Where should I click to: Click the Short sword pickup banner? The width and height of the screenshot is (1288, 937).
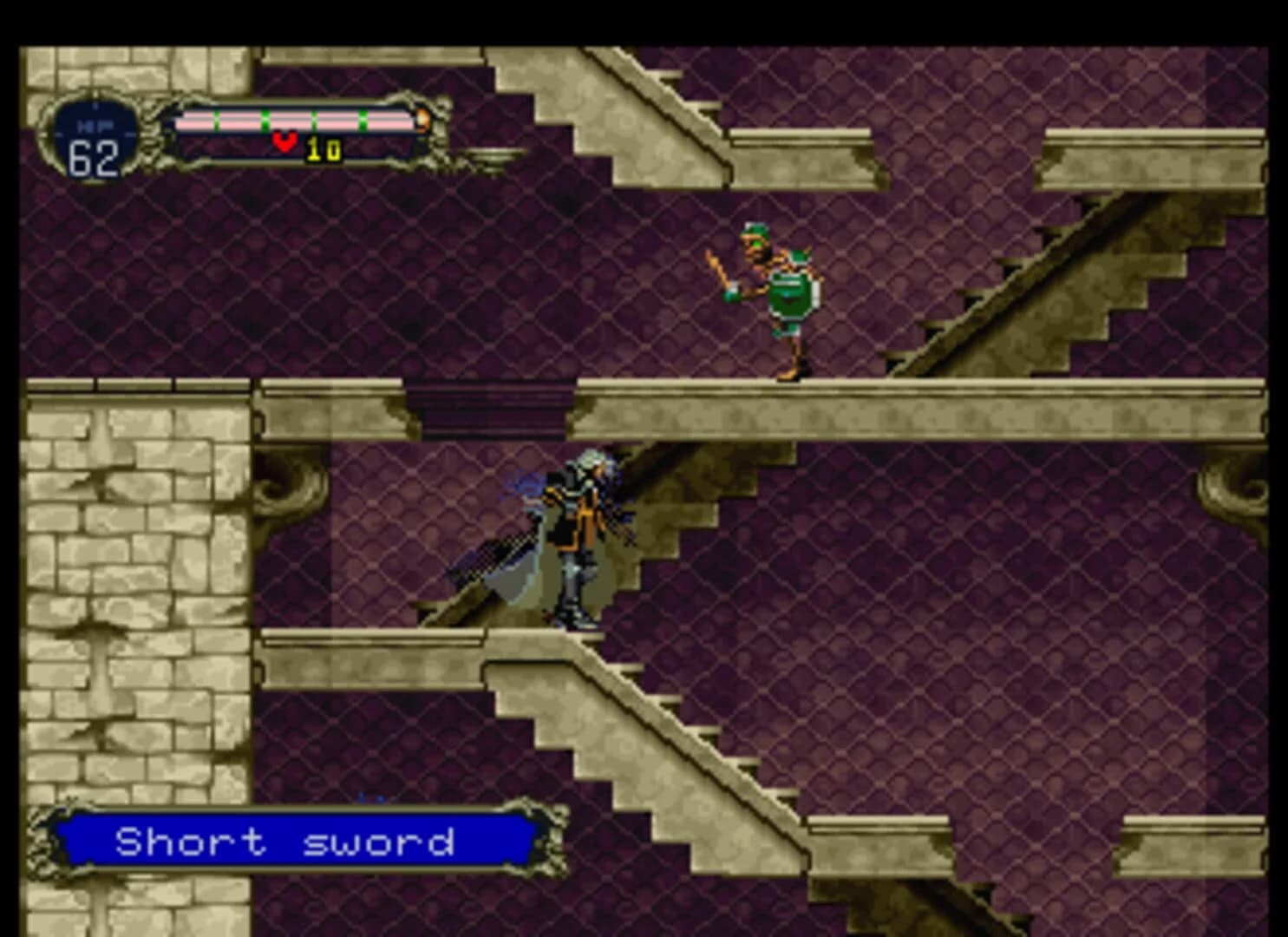coord(286,840)
